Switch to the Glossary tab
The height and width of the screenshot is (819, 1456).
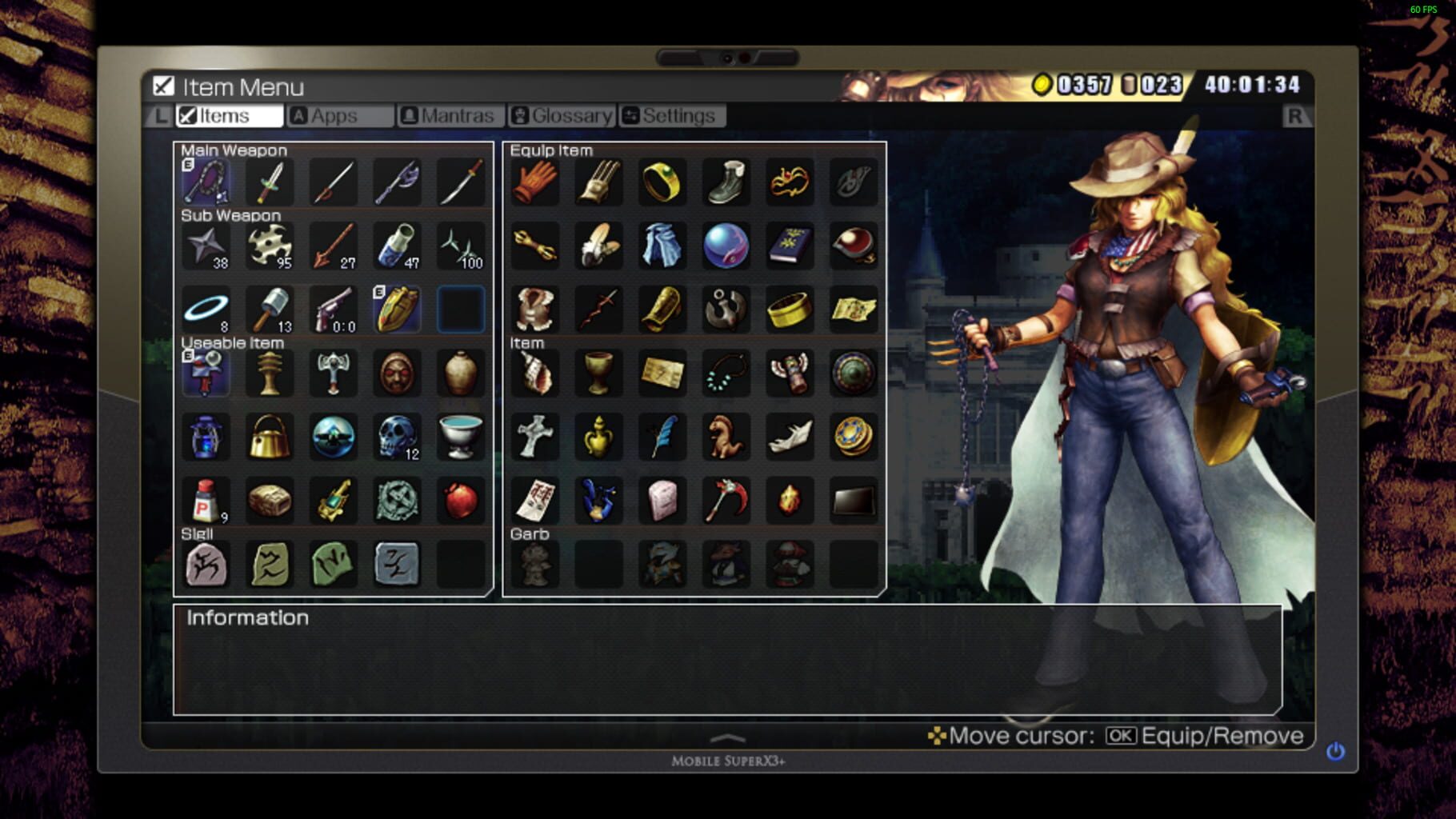pos(562,115)
